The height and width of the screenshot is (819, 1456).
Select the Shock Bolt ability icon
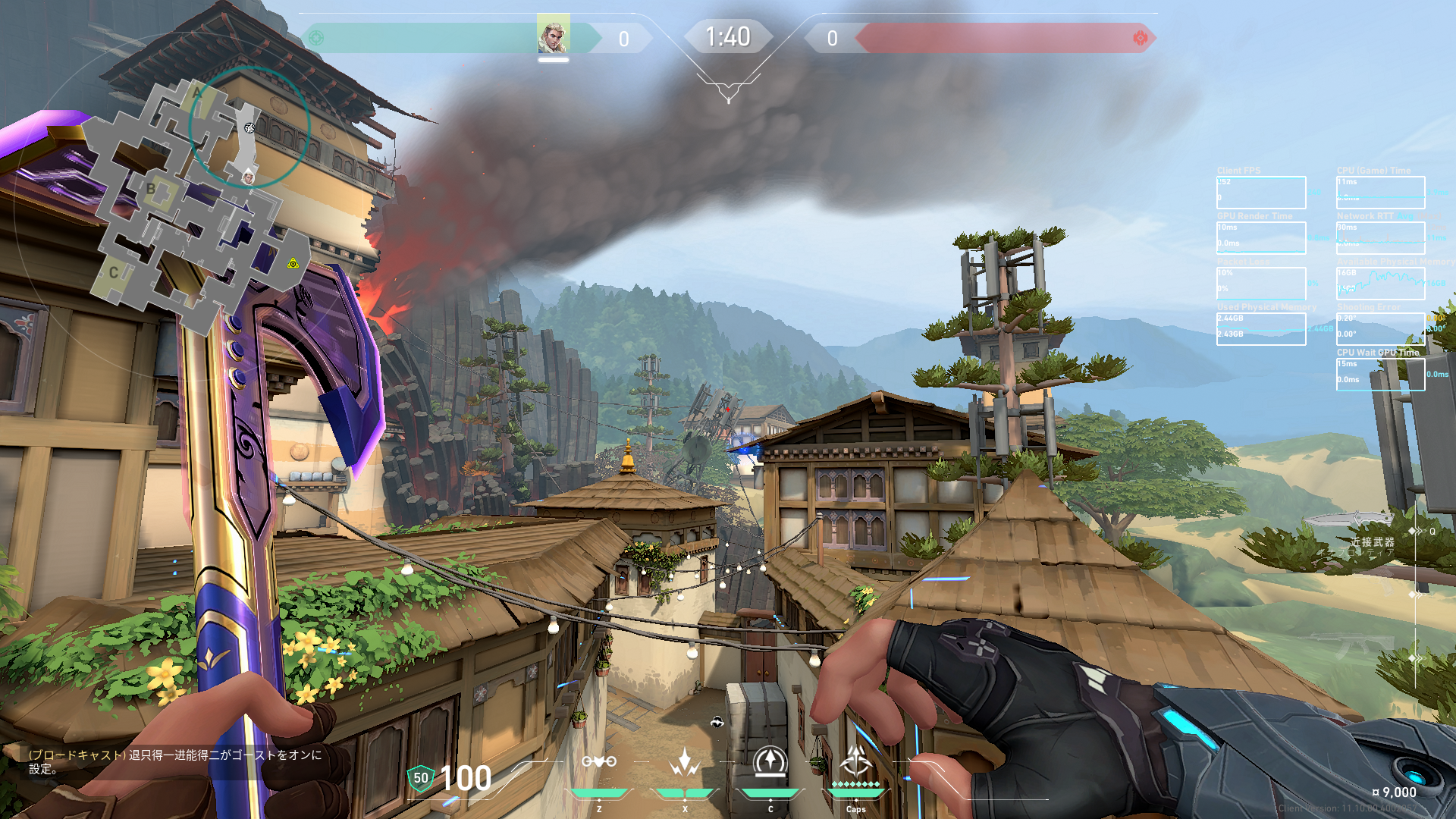[684, 761]
